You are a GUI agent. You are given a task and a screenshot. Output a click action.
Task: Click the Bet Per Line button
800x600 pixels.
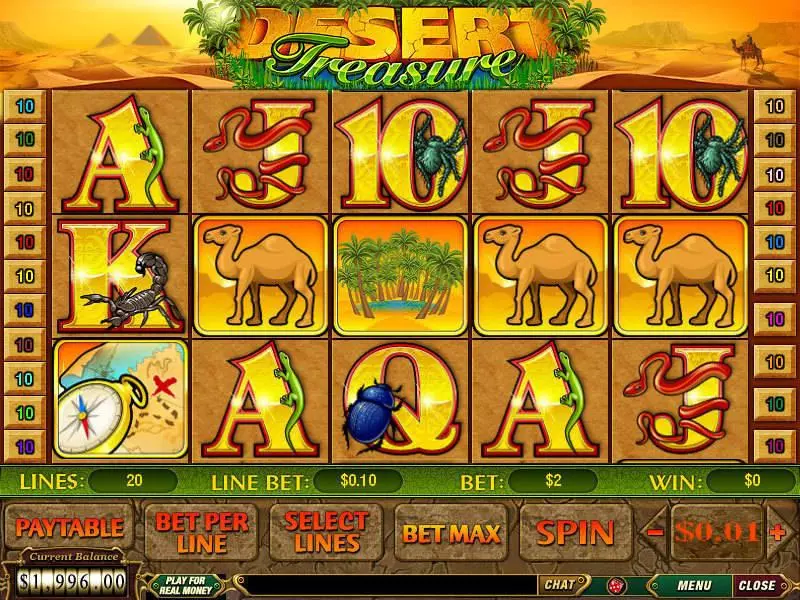(x=201, y=532)
